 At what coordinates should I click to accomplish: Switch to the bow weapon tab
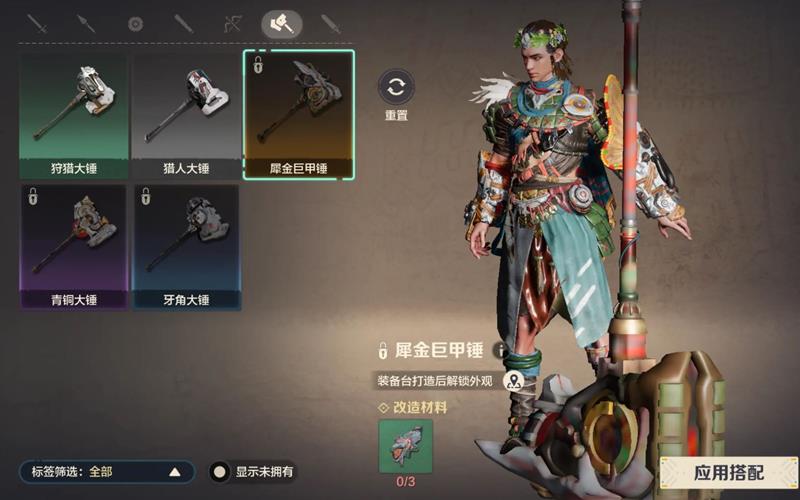pyautogui.click(x=233, y=24)
